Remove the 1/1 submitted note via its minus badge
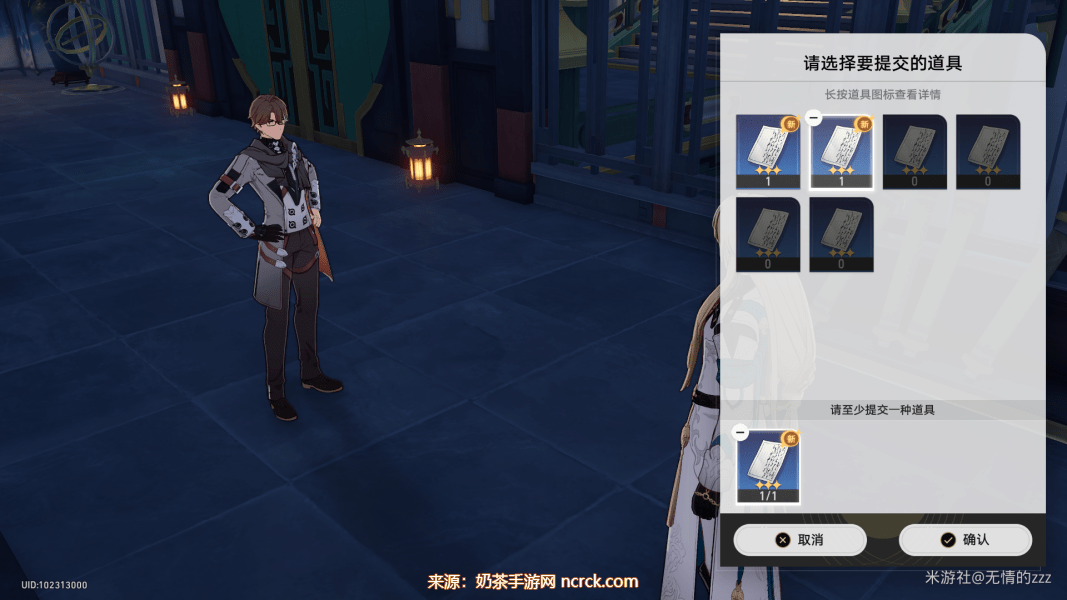1067x600 pixels. (740, 432)
